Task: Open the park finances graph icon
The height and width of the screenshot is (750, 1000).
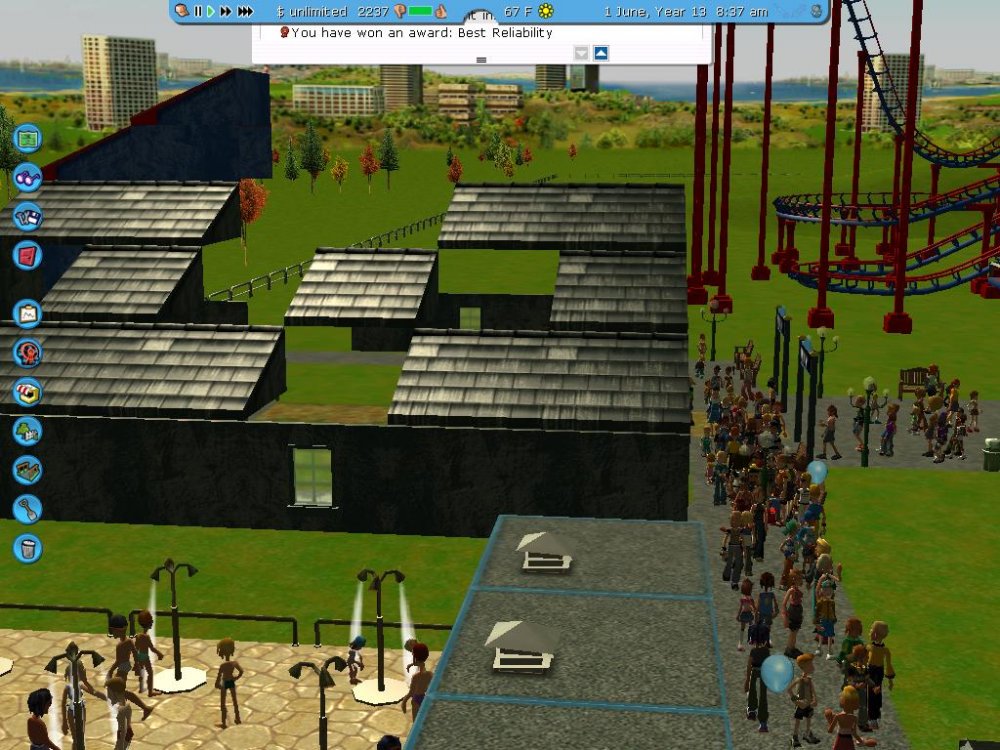Action: coord(27,314)
